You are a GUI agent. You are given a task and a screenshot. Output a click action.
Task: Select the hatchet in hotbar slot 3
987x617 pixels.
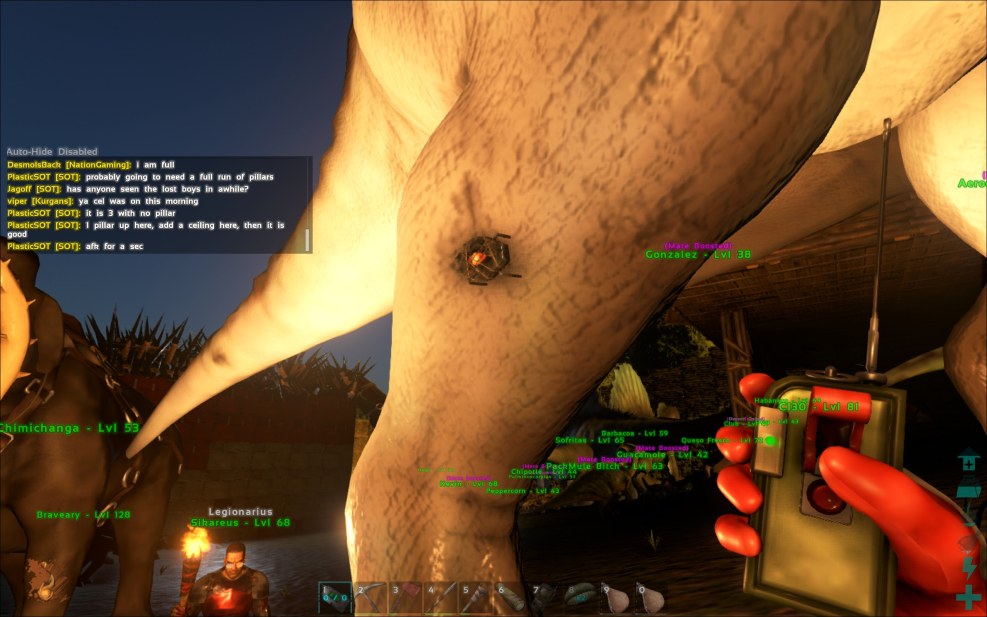(x=407, y=597)
